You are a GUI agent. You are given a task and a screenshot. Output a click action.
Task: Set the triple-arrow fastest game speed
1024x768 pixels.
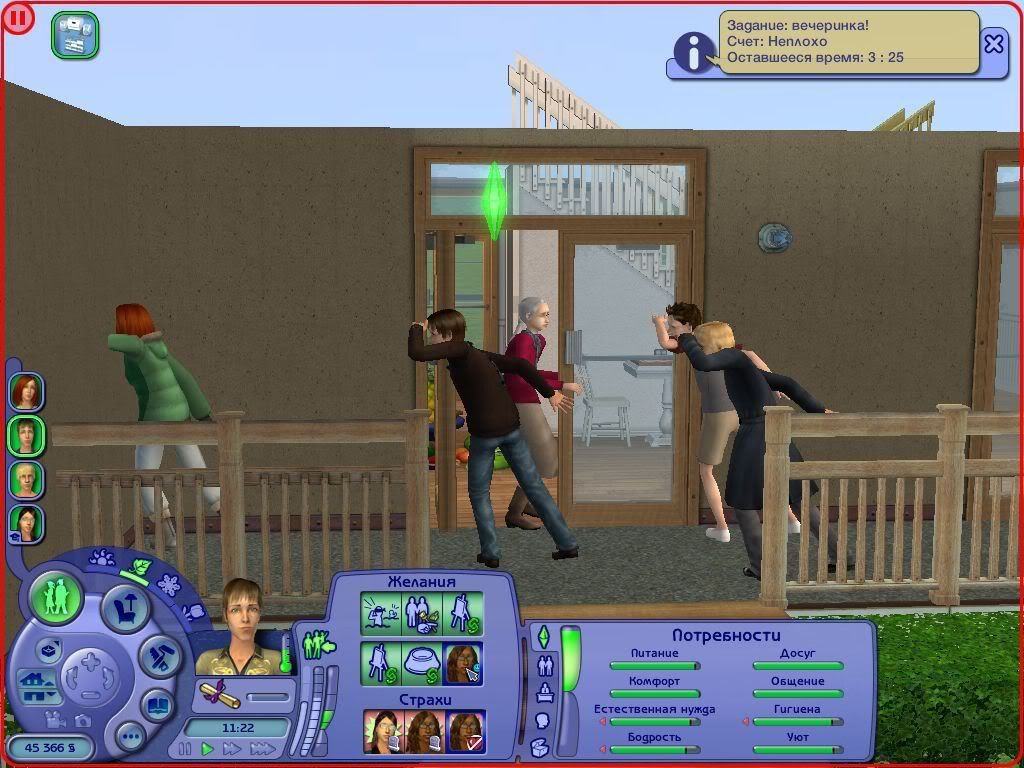(262, 748)
